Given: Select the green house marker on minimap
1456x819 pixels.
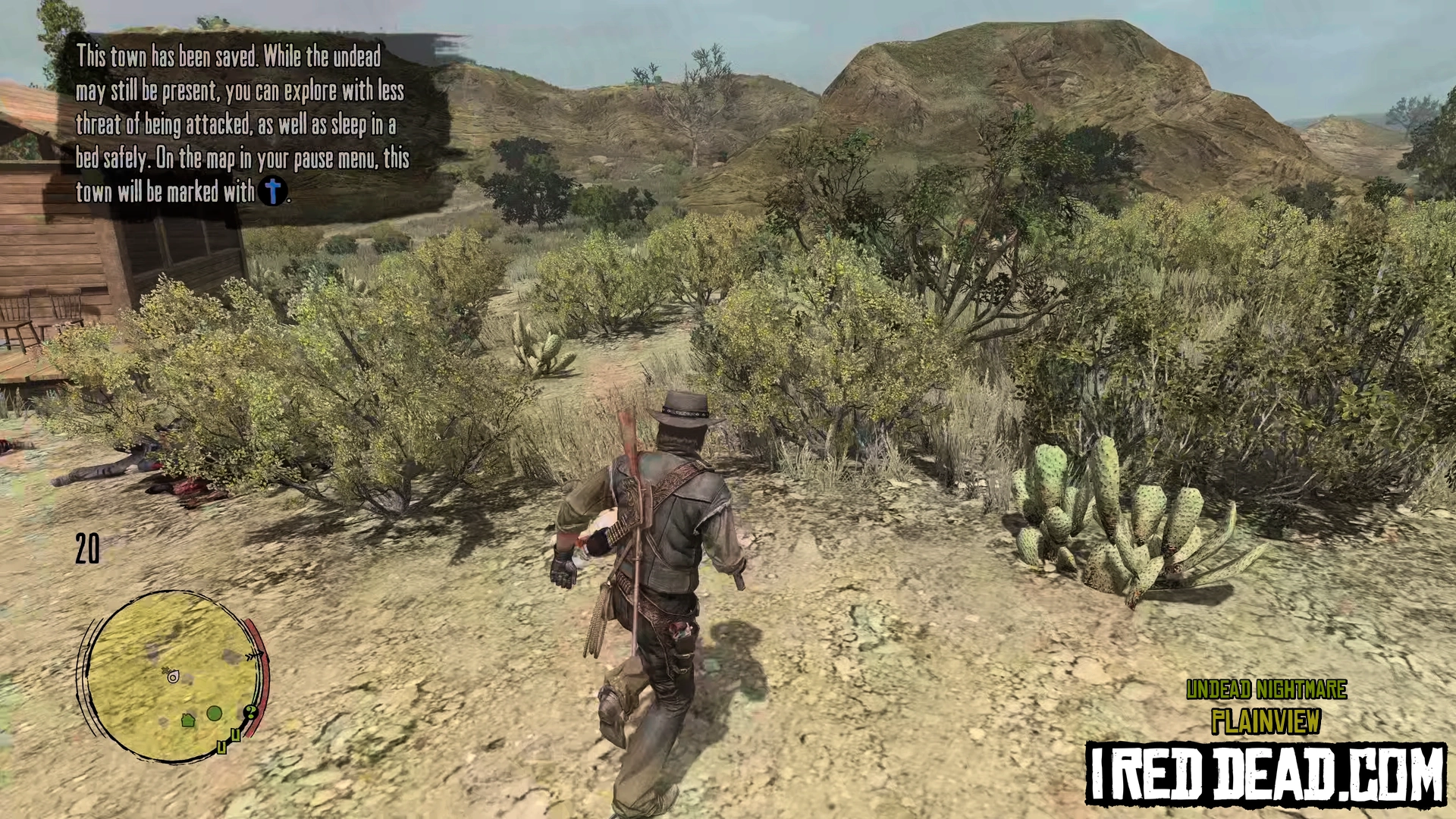Looking at the screenshot, I should (x=188, y=720).
